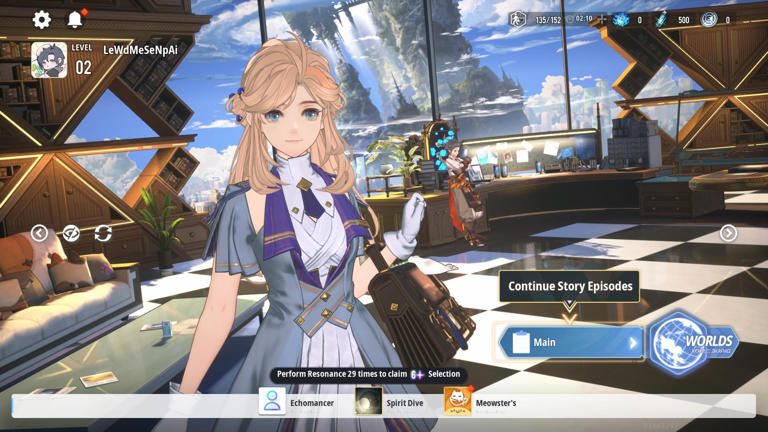
Task: Open the Main story button
Action: coord(571,342)
